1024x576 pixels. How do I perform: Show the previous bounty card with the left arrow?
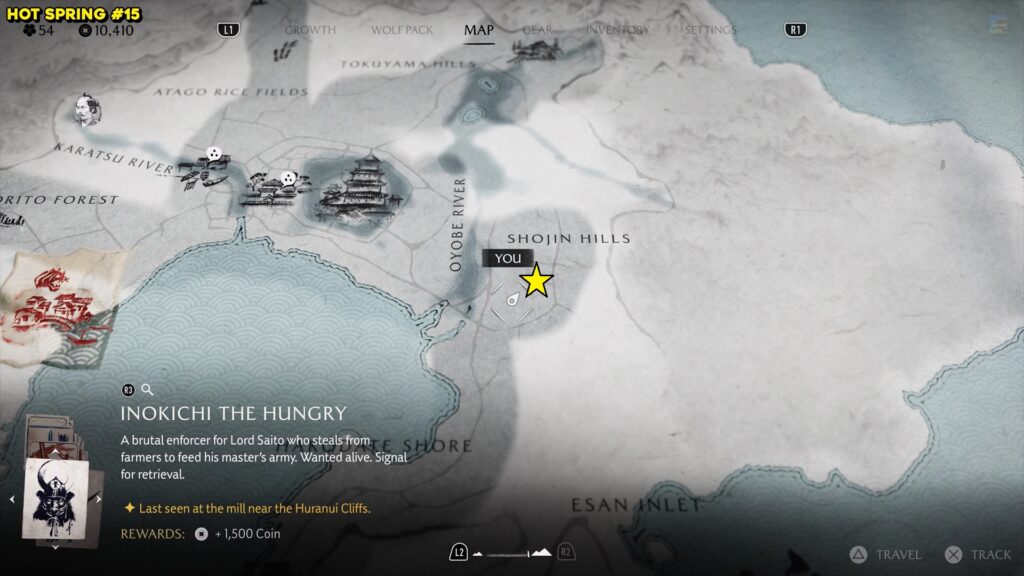coord(11,498)
